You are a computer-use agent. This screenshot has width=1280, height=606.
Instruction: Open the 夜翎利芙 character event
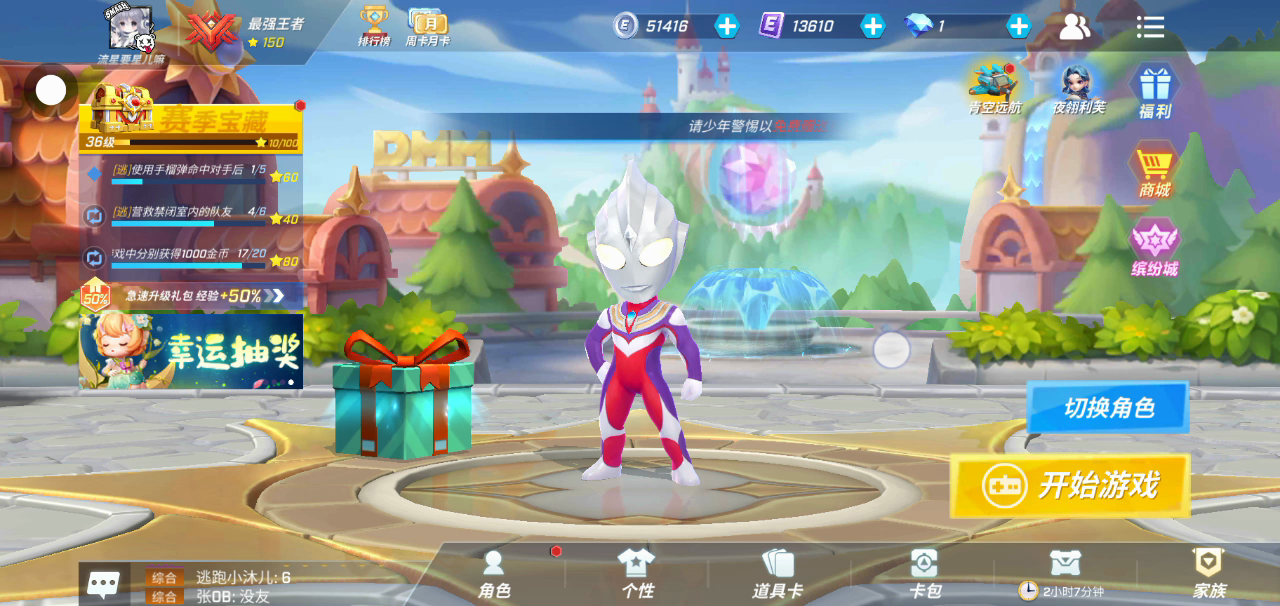click(x=1079, y=88)
